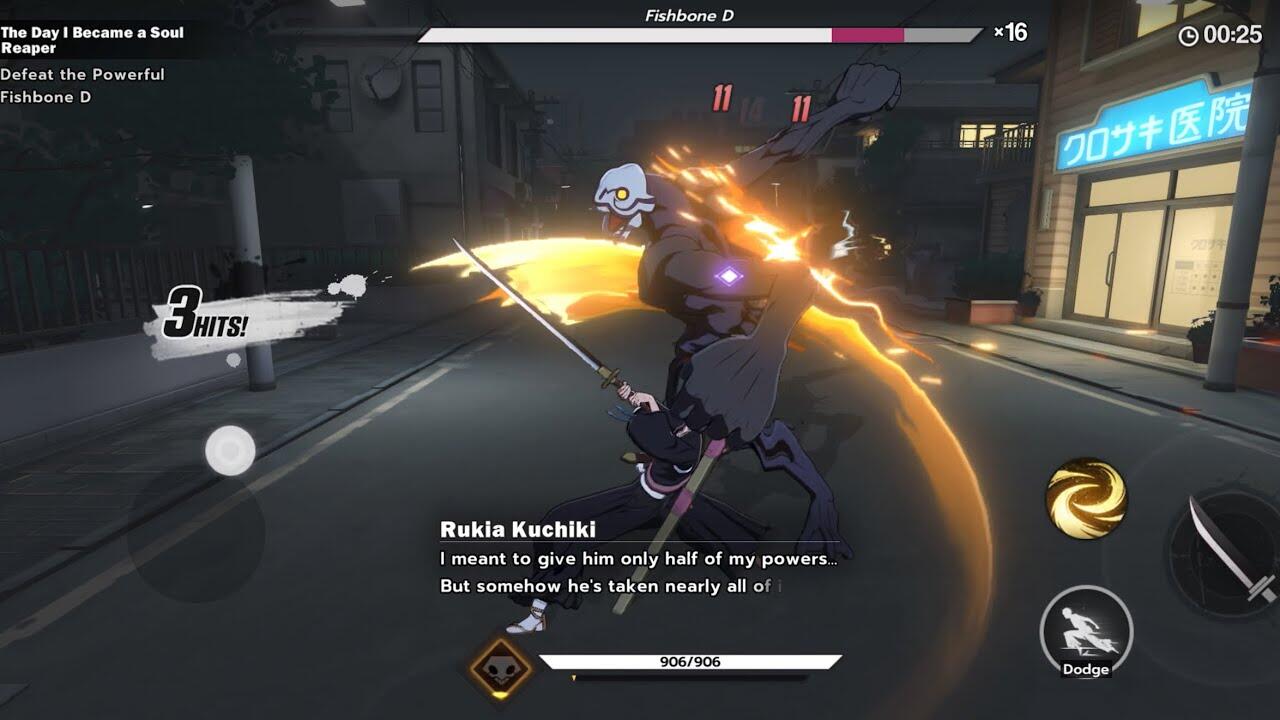Select the skull character portrait icon
This screenshot has width=1280, height=720.
coord(501,667)
